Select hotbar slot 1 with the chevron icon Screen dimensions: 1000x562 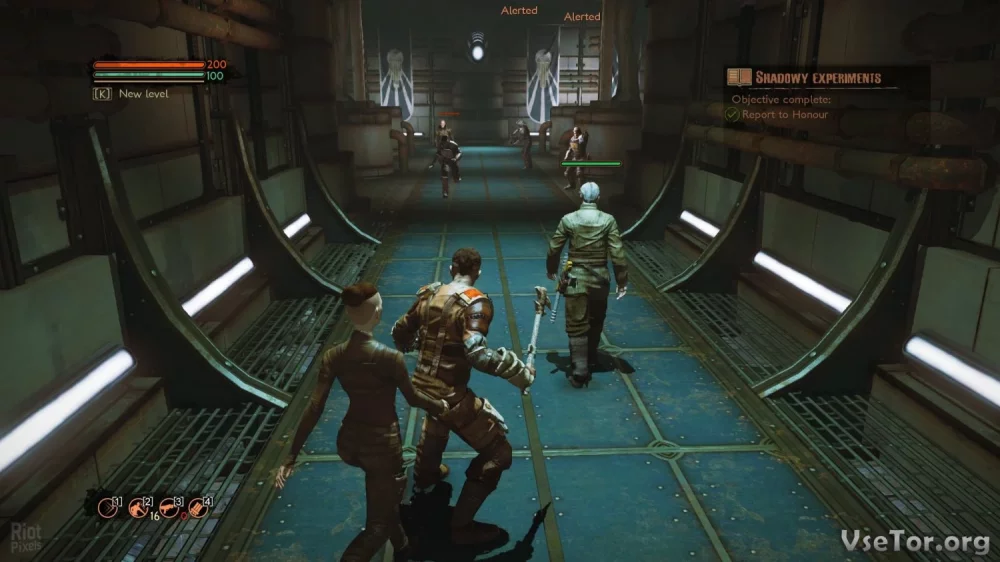point(108,507)
